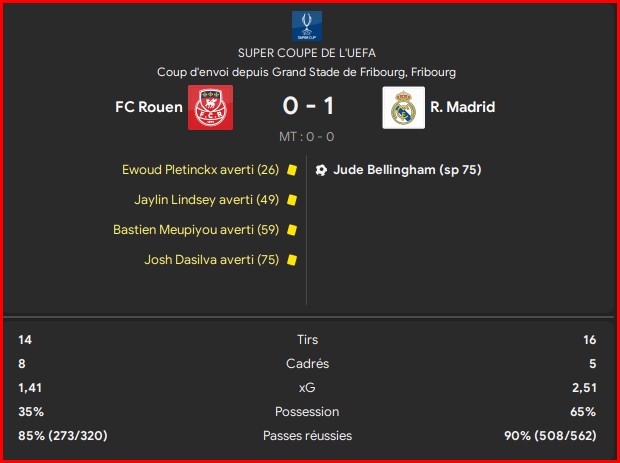Click the UEFA Super Cup logo

pyautogui.click(x=308, y=26)
